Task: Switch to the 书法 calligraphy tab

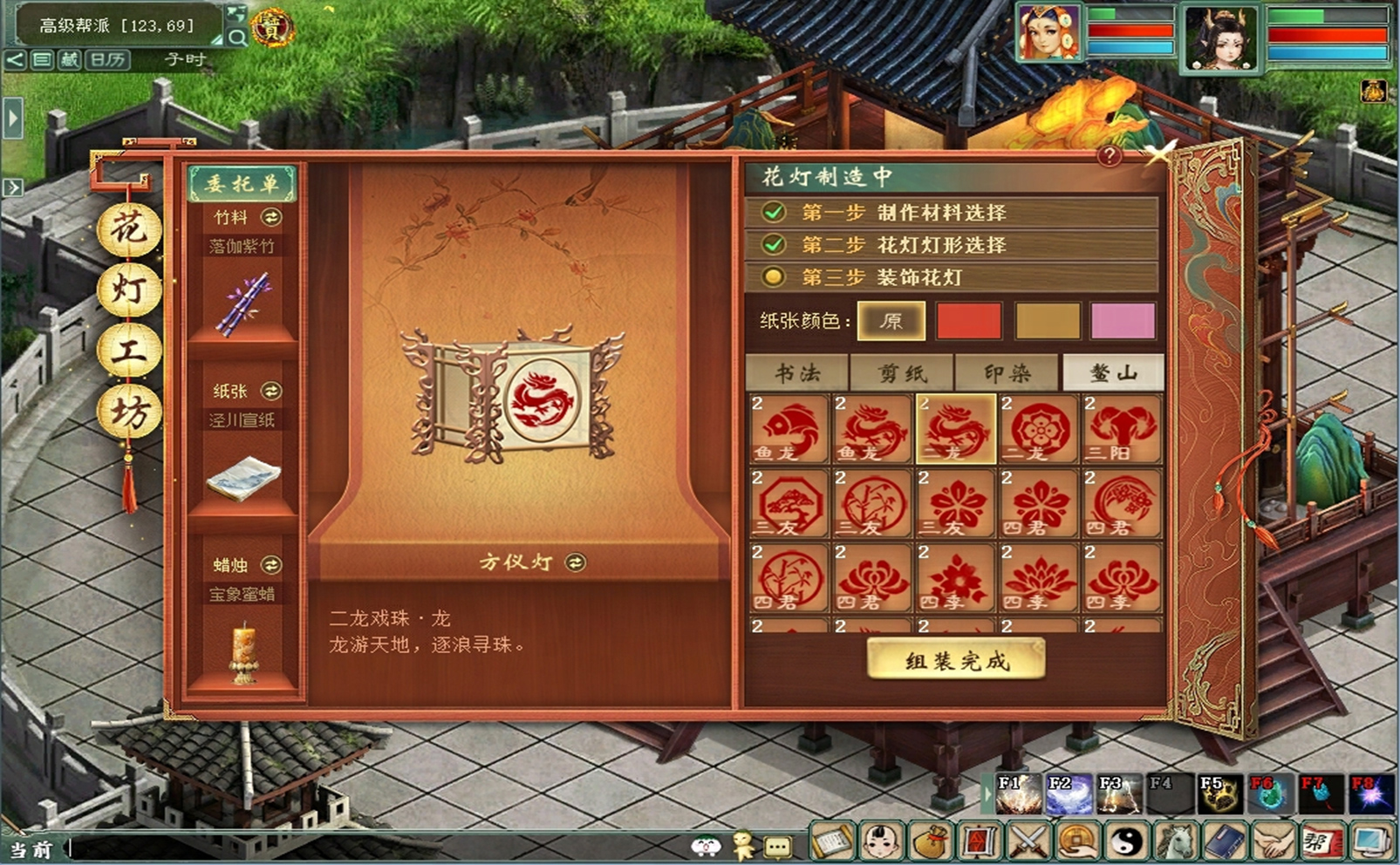Action: 797,373
